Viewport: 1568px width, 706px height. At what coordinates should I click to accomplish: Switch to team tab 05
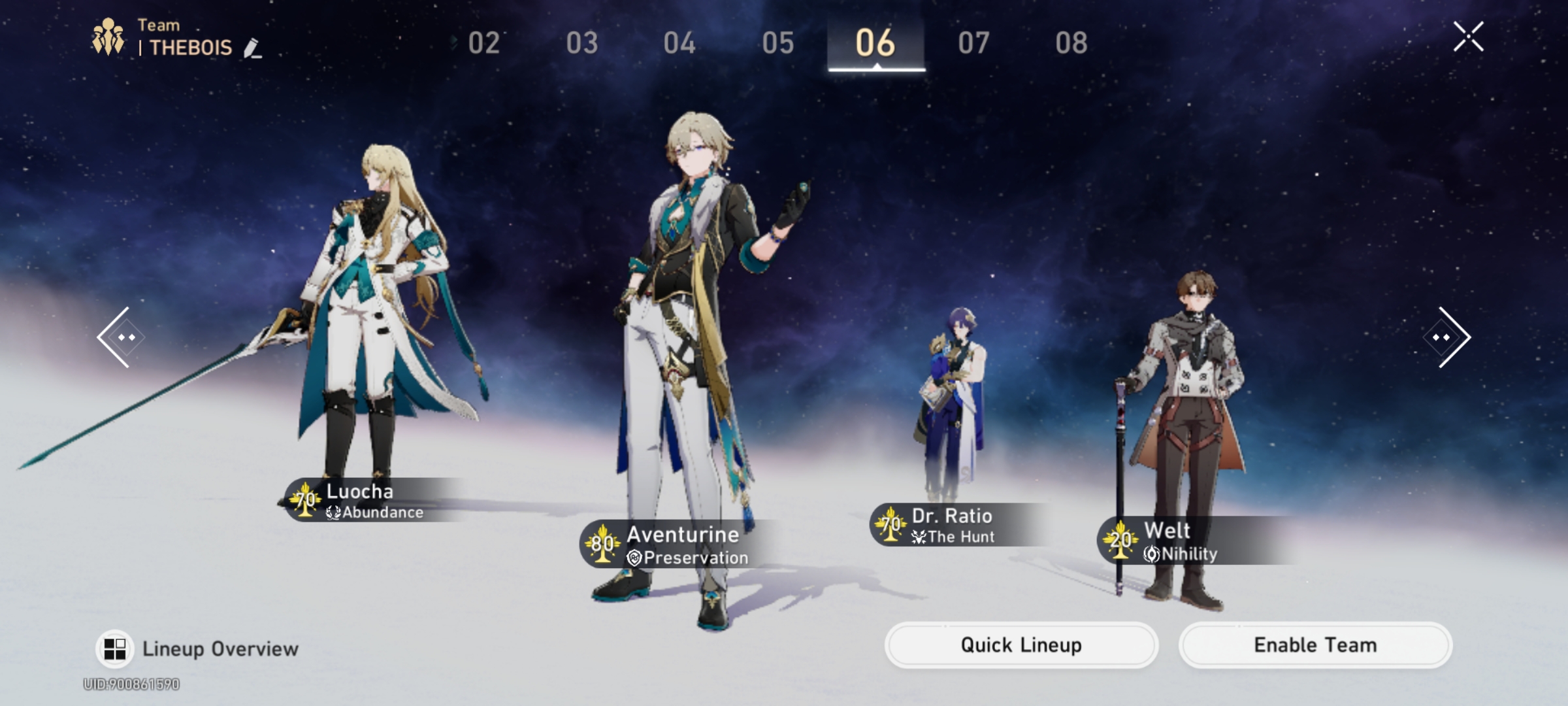coord(777,43)
